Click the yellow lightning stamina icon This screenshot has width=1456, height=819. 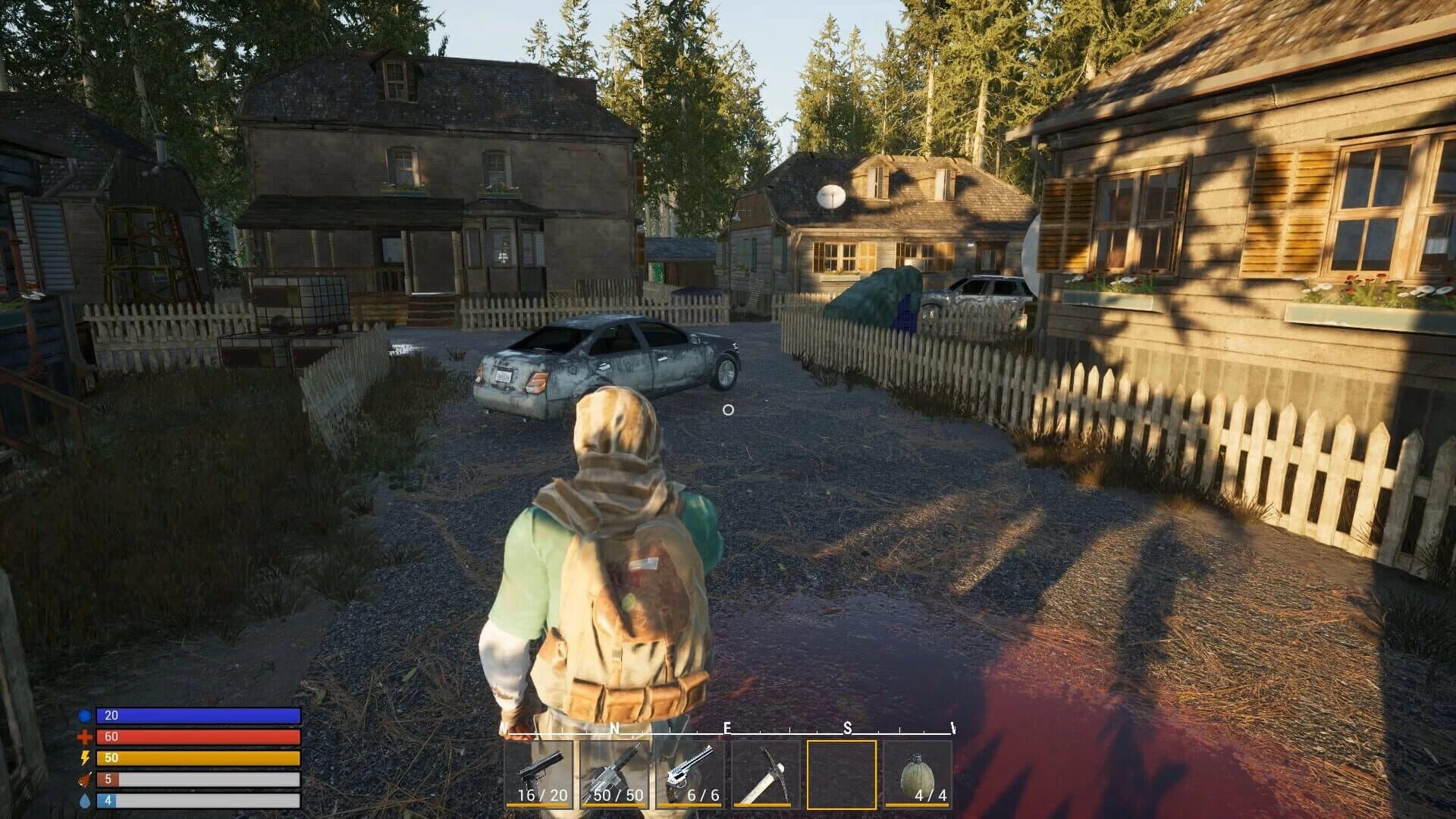[x=86, y=757]
